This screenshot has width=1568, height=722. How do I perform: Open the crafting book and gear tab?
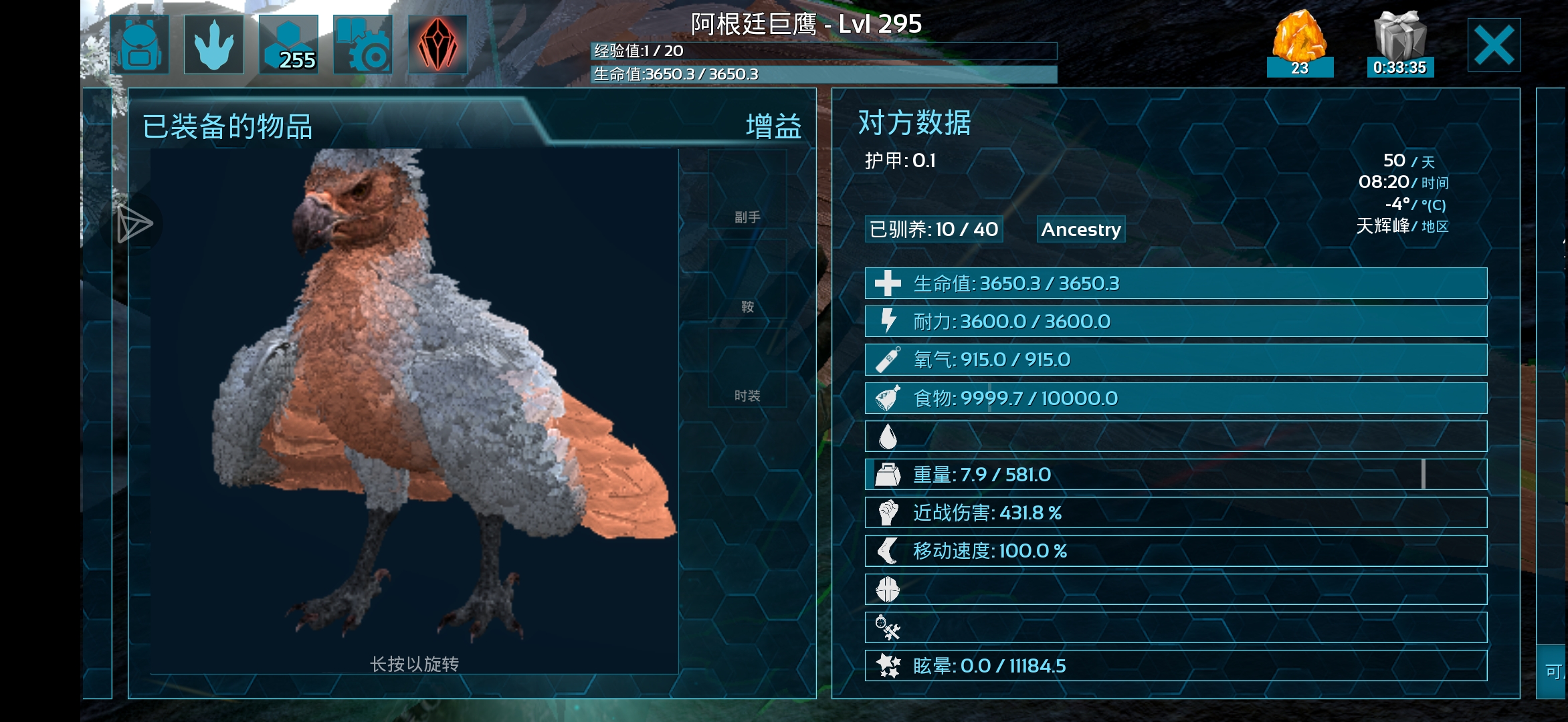click(363, 45)
